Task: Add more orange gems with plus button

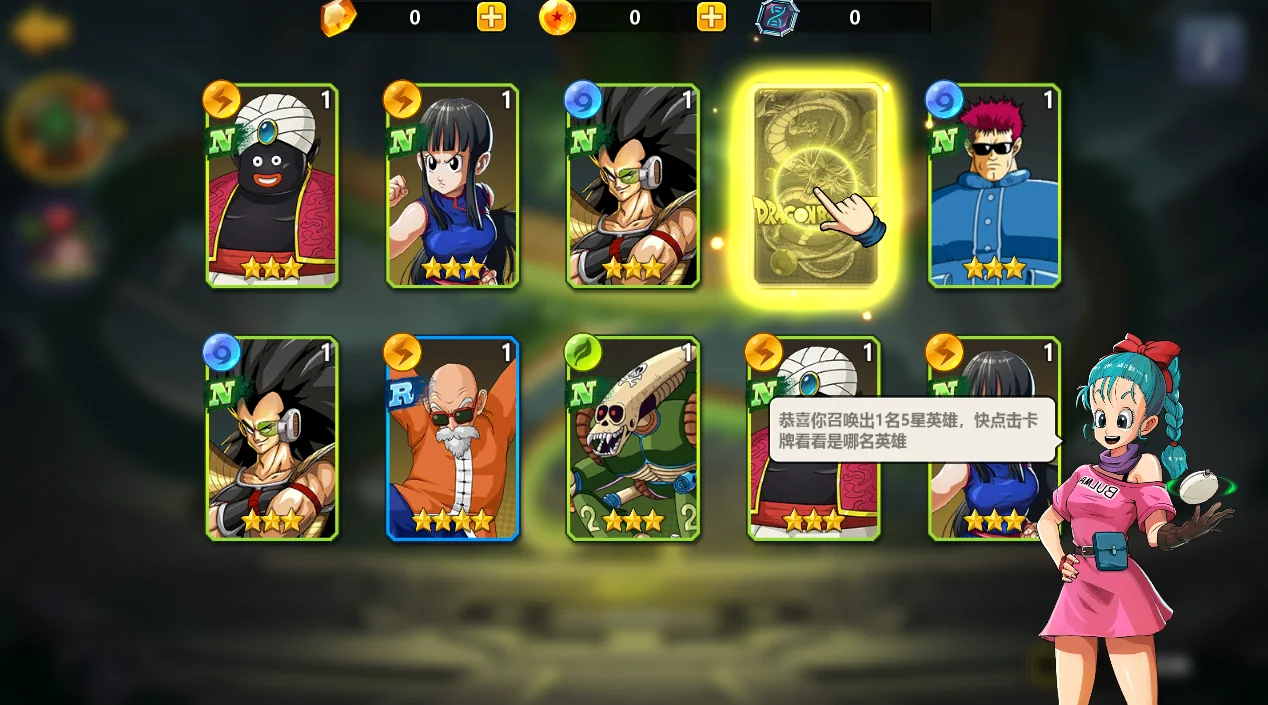Action: click(x=491, y=17)
